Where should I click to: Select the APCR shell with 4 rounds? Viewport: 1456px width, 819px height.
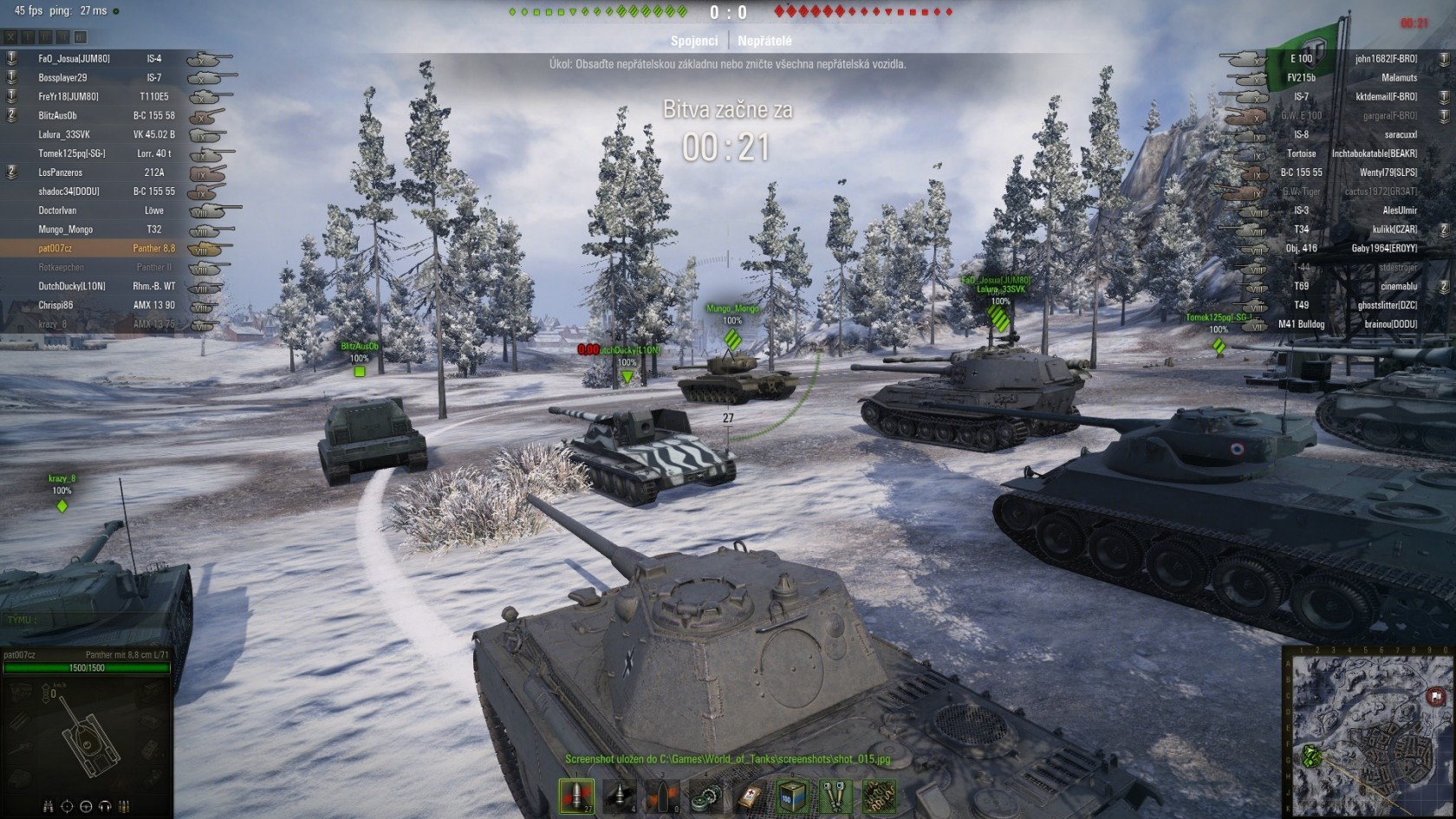620,796
